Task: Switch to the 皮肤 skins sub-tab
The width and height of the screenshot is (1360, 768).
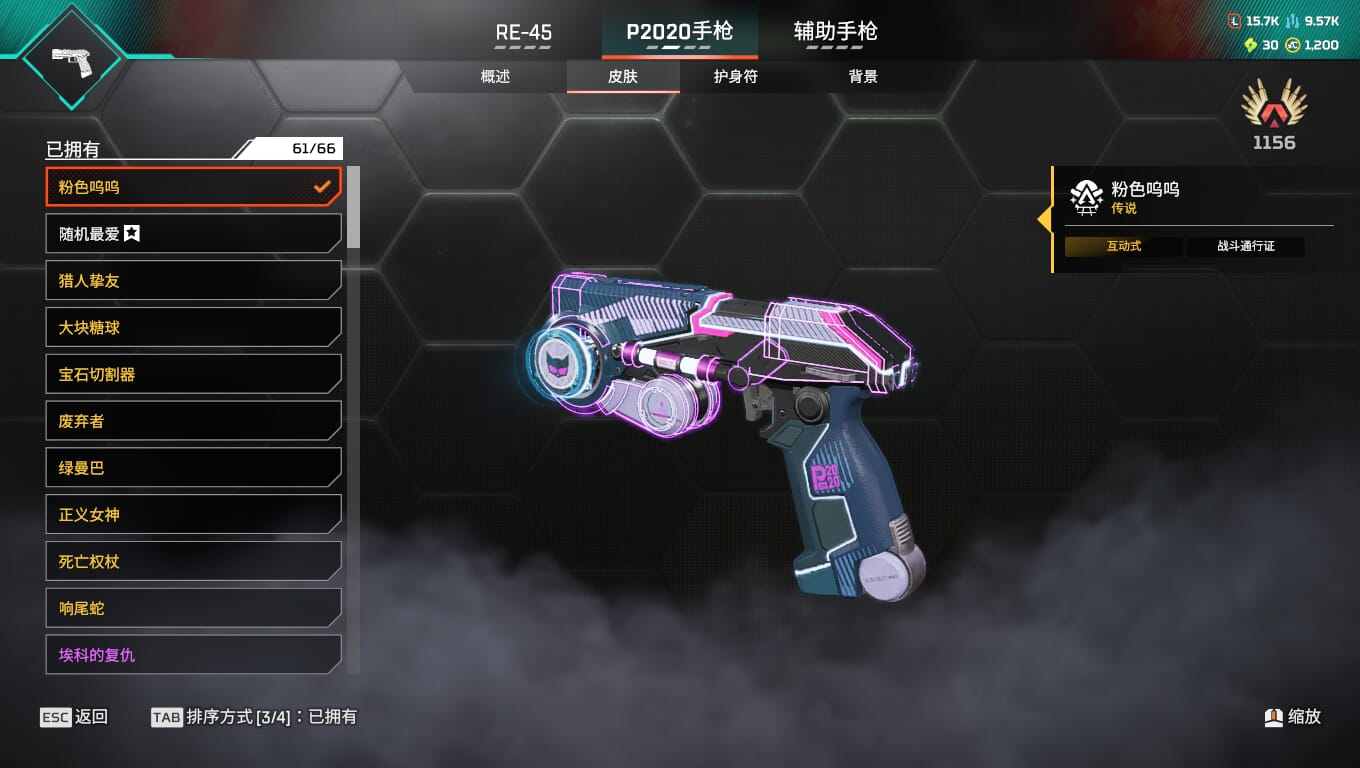Action: (x=623, y=77)
